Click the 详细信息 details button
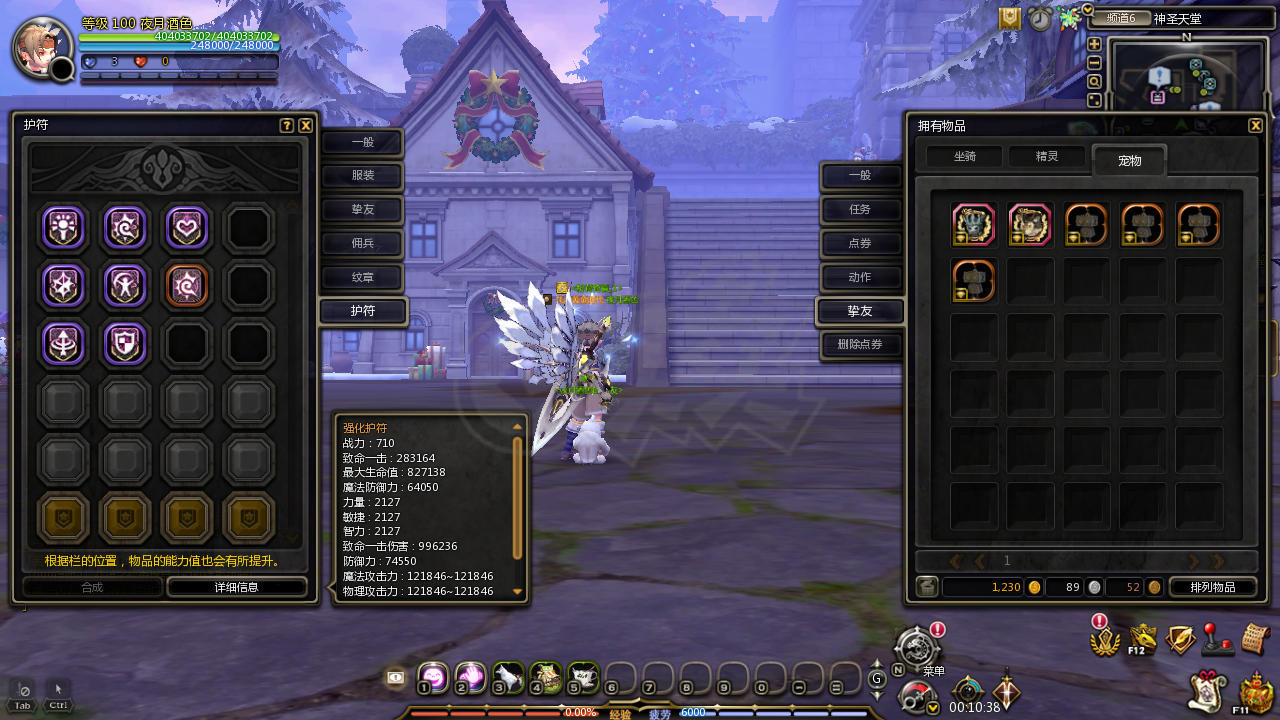Viewport: 1280px width, 720px height. [236, 587]
